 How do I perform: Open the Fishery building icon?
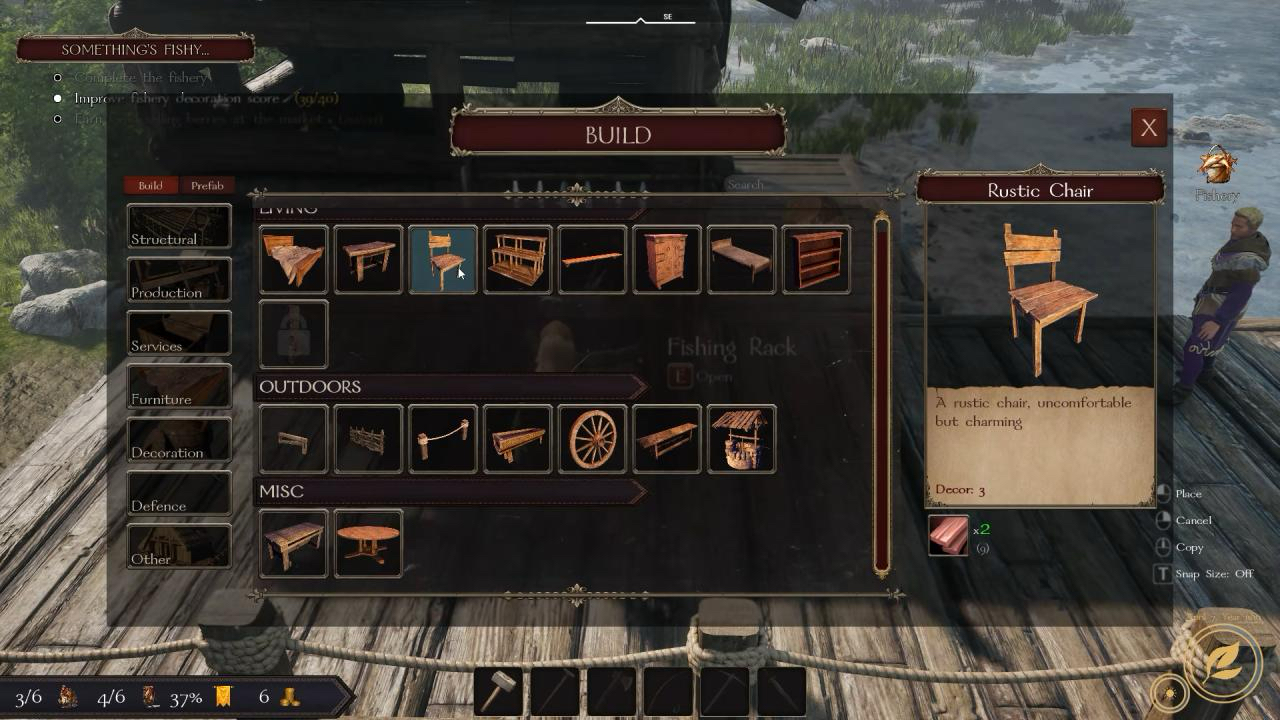coord(1217,168)
